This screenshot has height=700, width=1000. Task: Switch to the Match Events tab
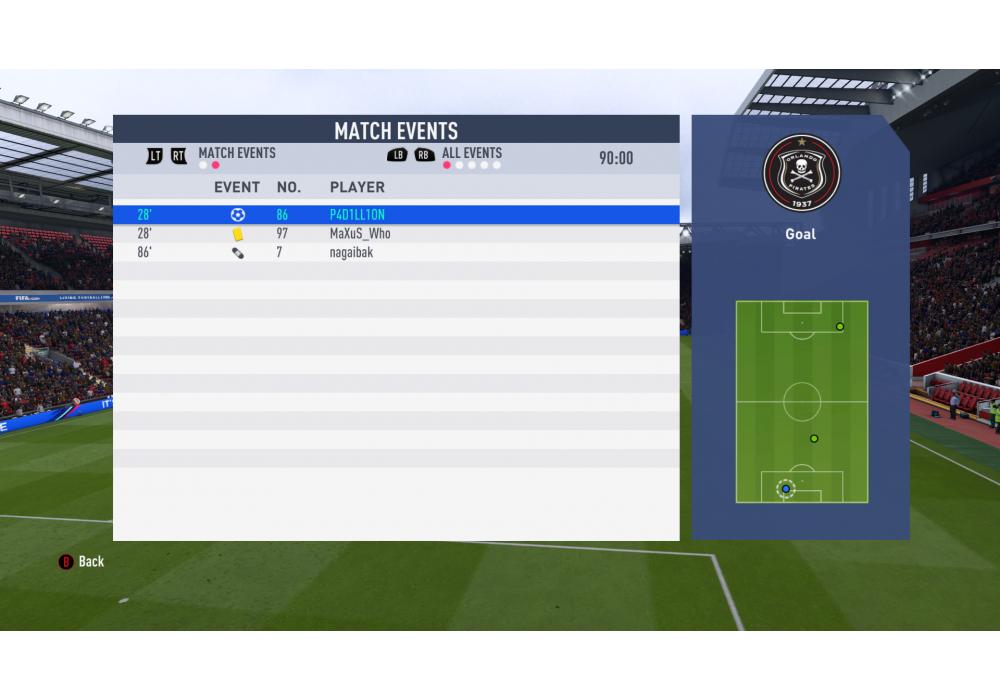(237, 153)
